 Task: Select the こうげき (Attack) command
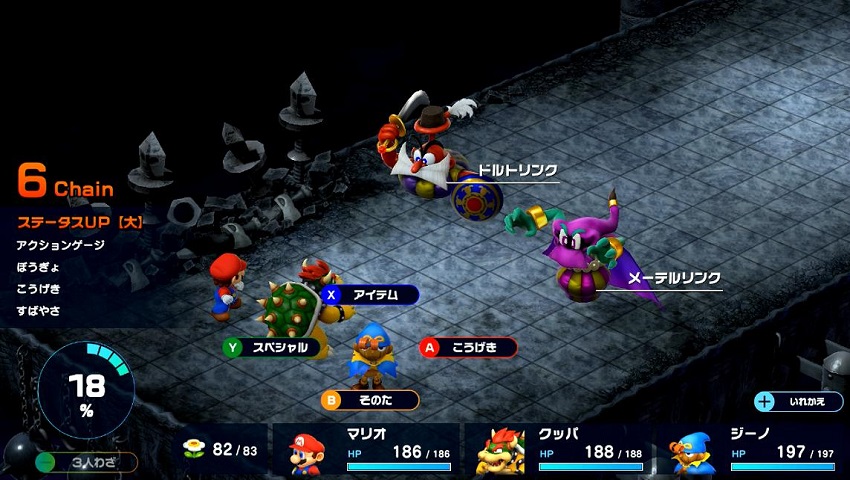click(468, 347)
